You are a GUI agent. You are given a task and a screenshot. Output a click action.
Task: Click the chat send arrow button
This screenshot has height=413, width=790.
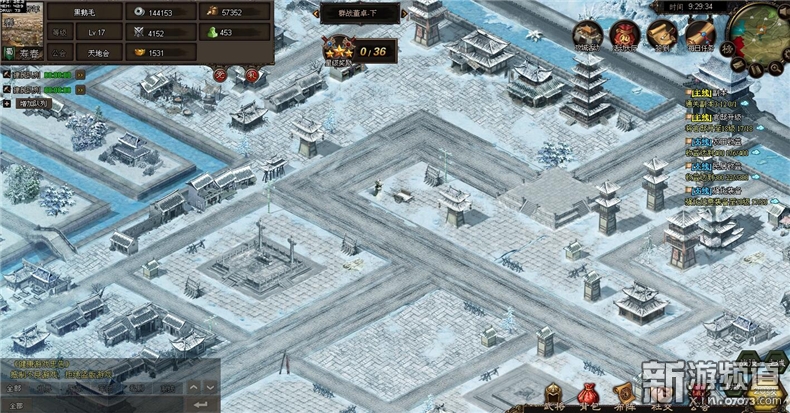(204, 403)
